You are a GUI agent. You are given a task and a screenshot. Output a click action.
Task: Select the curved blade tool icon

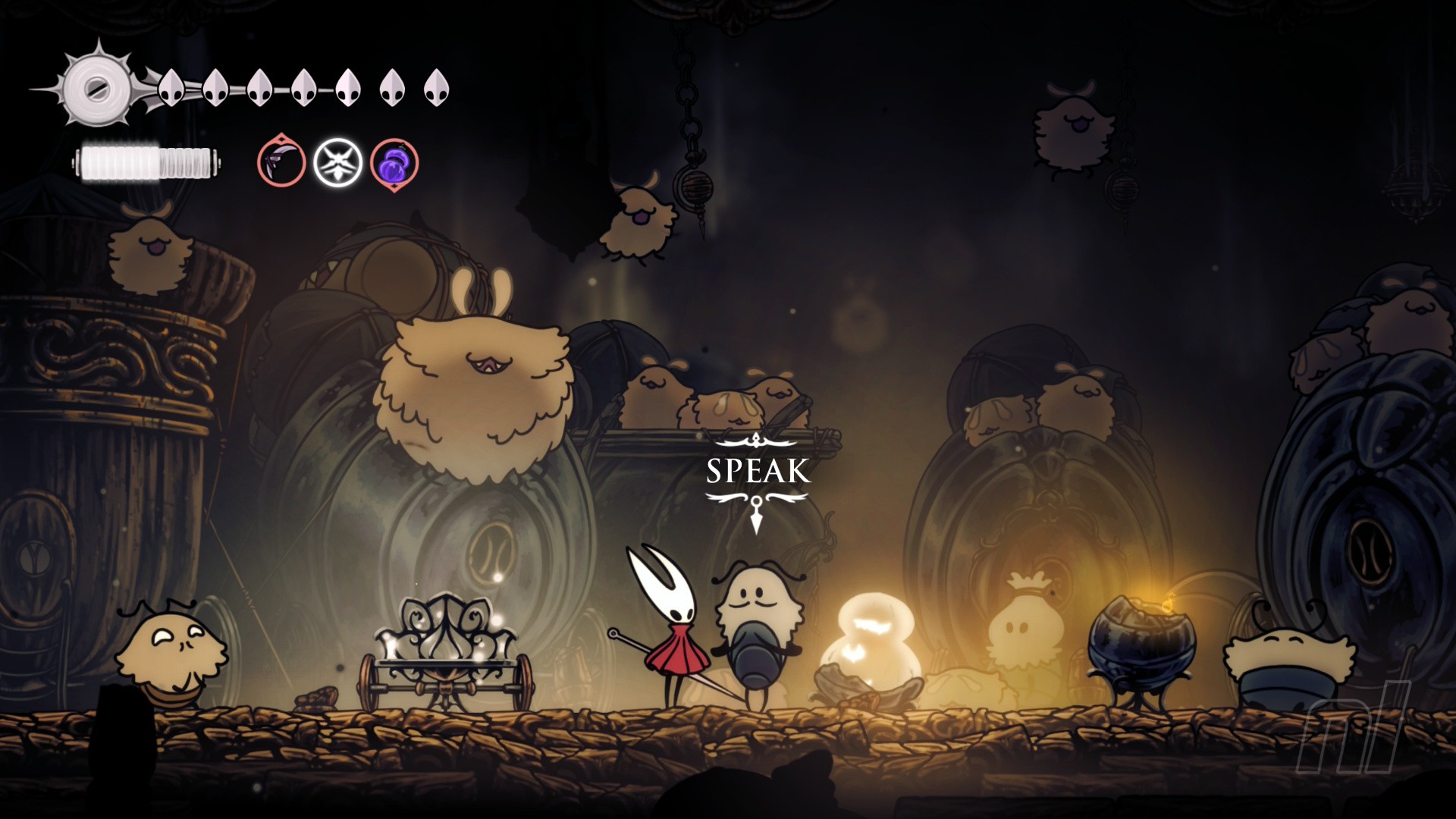click(281, 162)
